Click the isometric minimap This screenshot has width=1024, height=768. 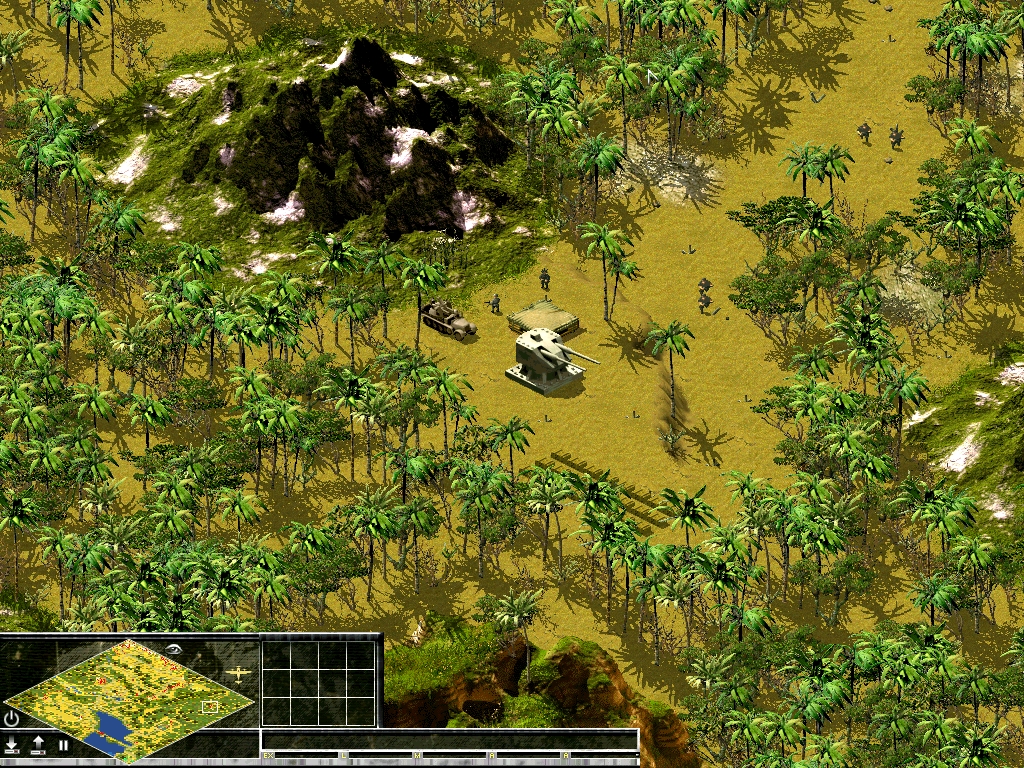(x=128, y=699)
